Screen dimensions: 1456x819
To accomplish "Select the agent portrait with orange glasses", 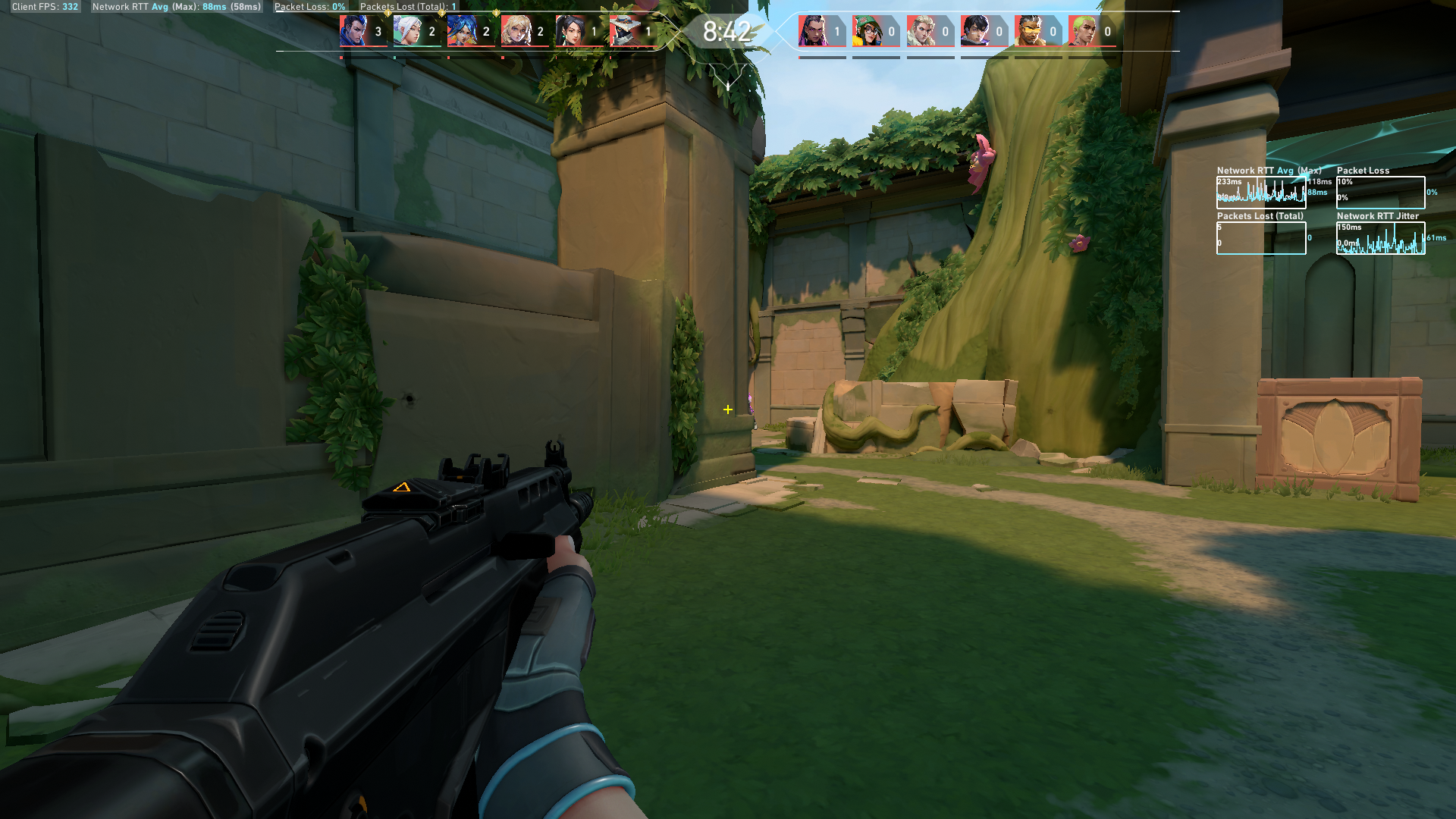I will [1028, 31].
